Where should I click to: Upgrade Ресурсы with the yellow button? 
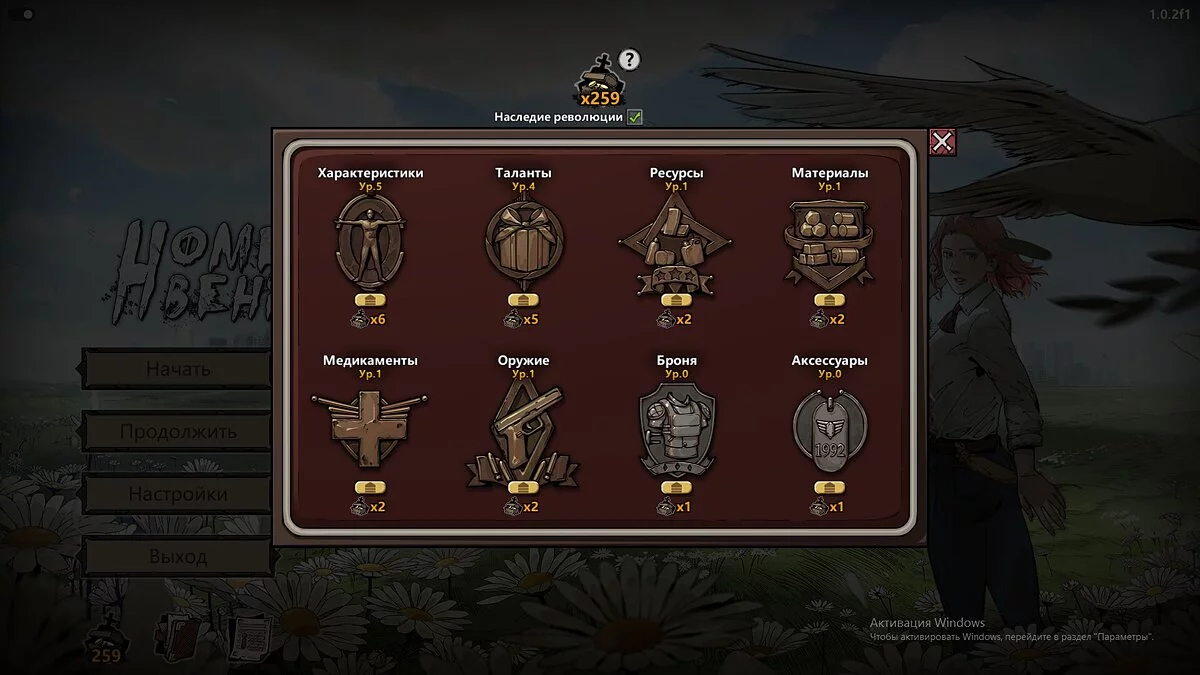pos(676,300)
